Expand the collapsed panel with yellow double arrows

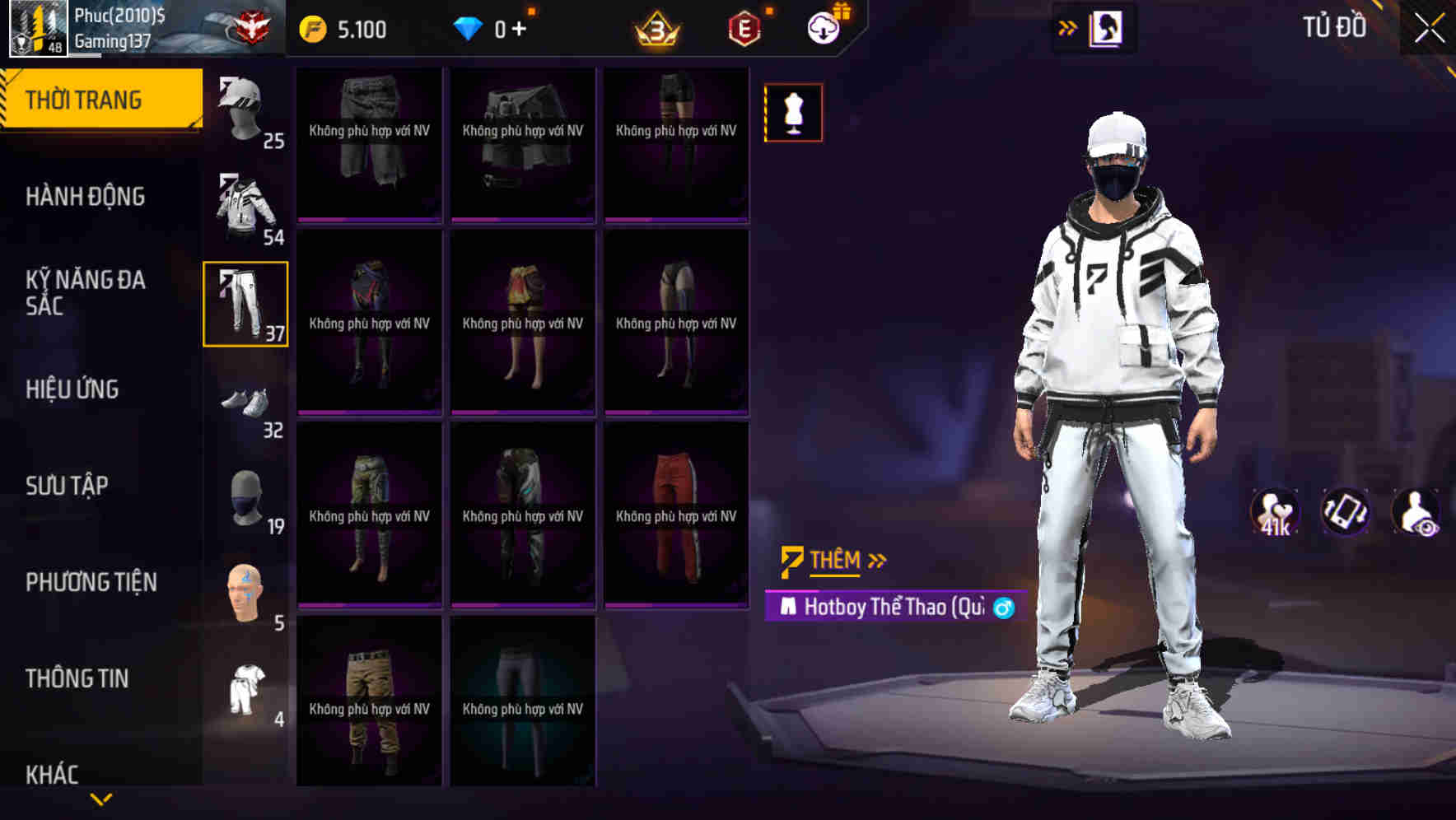coord(1067,27)
